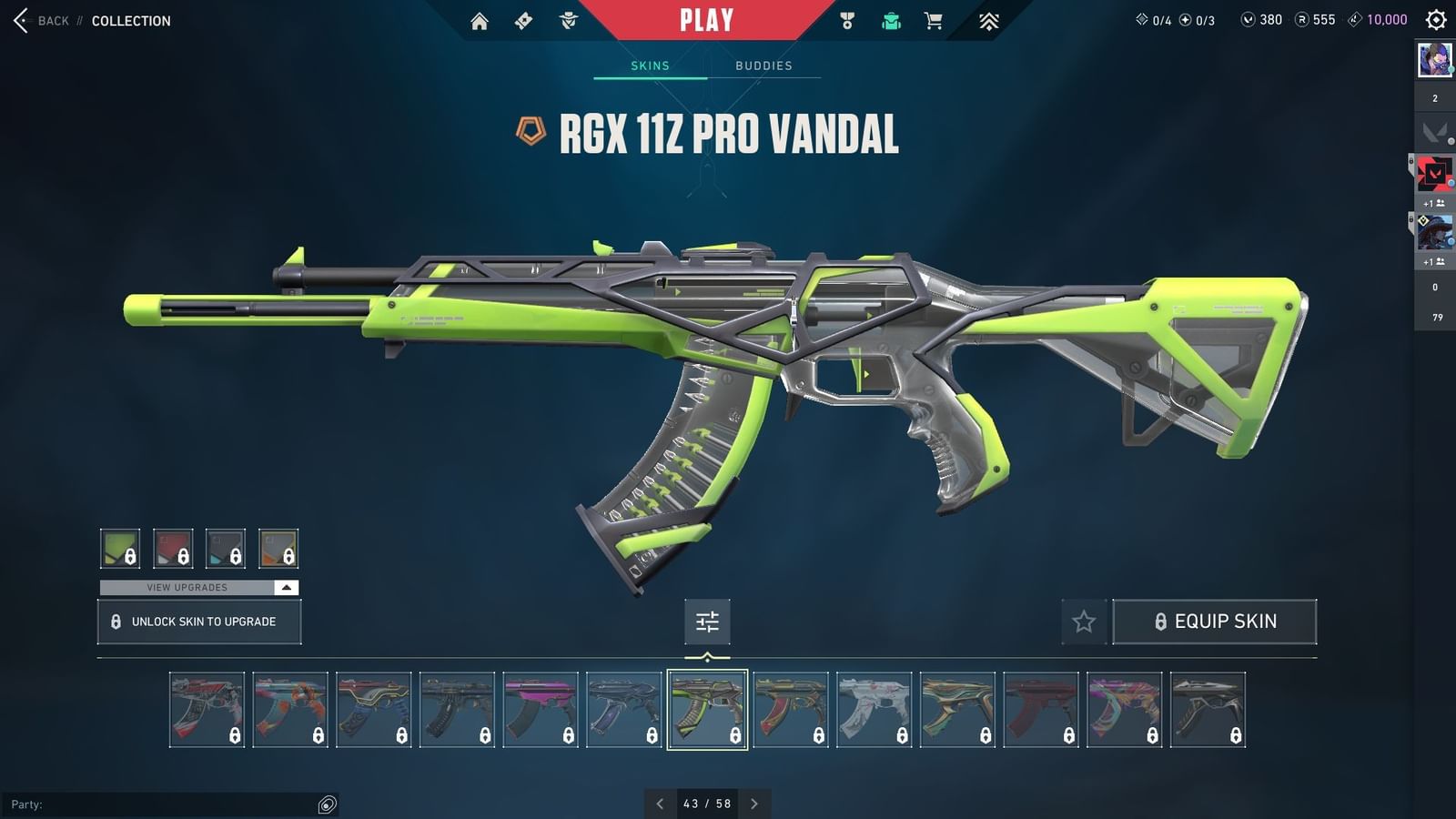
Task: Select the Skins tab
Action: pos(650,65)
